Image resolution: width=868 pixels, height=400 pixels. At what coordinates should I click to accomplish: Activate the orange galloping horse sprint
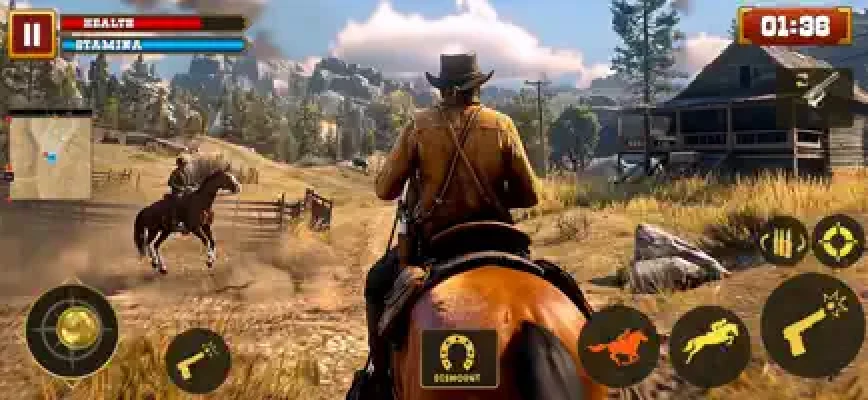click(x=618, y=347)
